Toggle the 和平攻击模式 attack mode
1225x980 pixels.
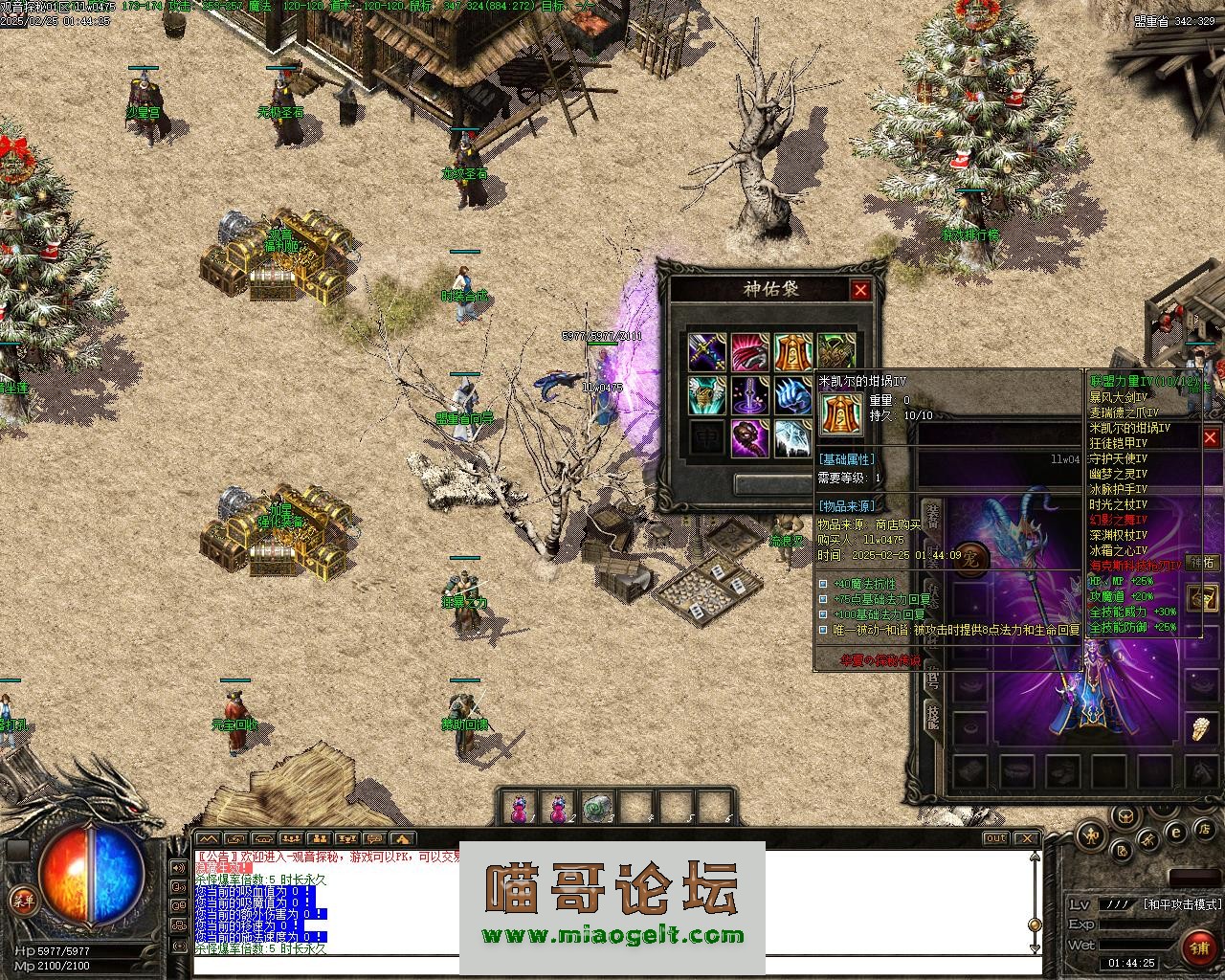pos(1182,904)
